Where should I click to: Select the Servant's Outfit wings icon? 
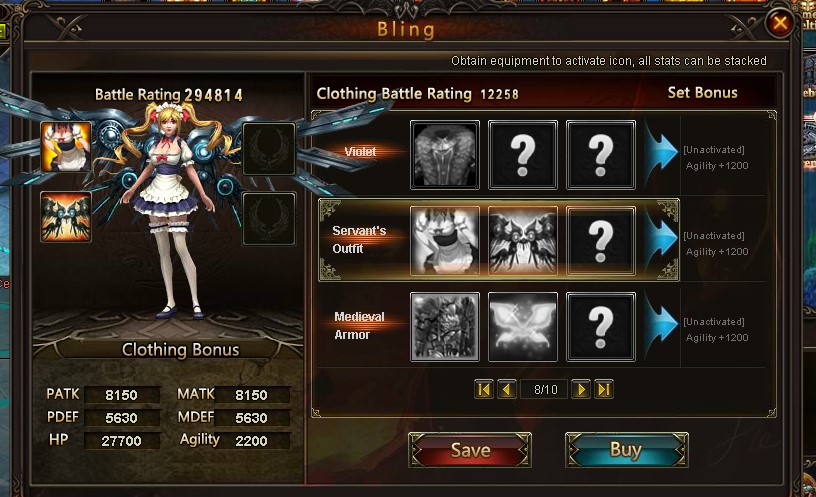pyautogui.click(x=523, y=241)
